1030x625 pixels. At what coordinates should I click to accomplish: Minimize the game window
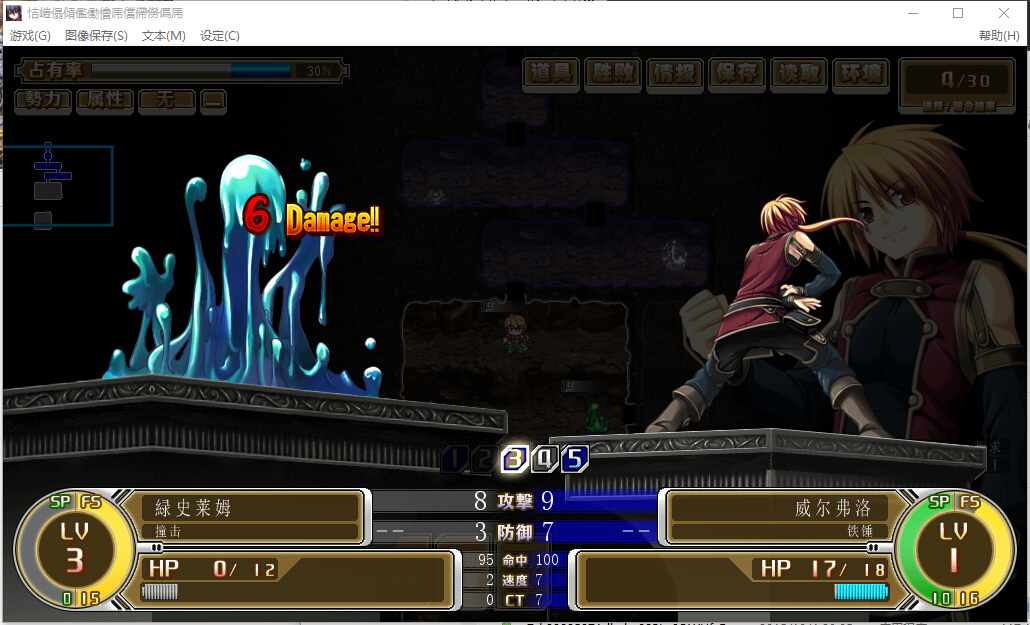912,13
